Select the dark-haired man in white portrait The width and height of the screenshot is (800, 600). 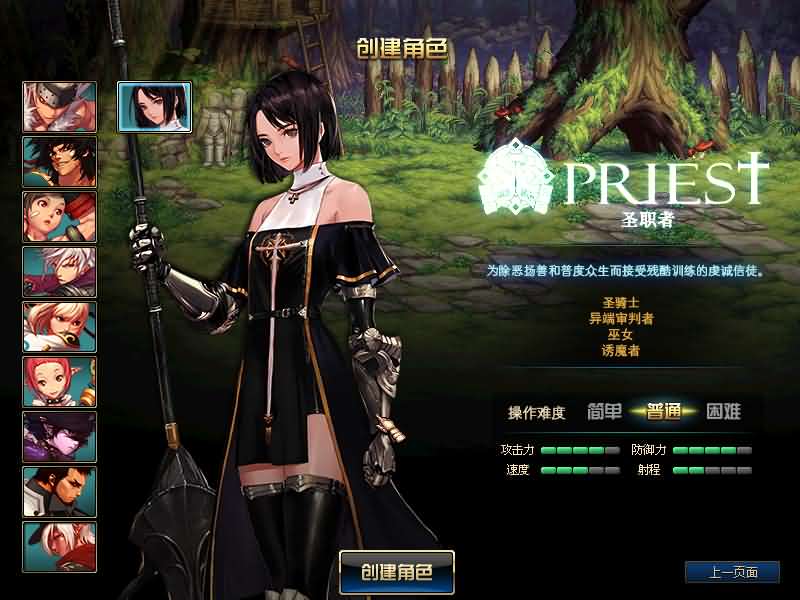tap(60, 491)
